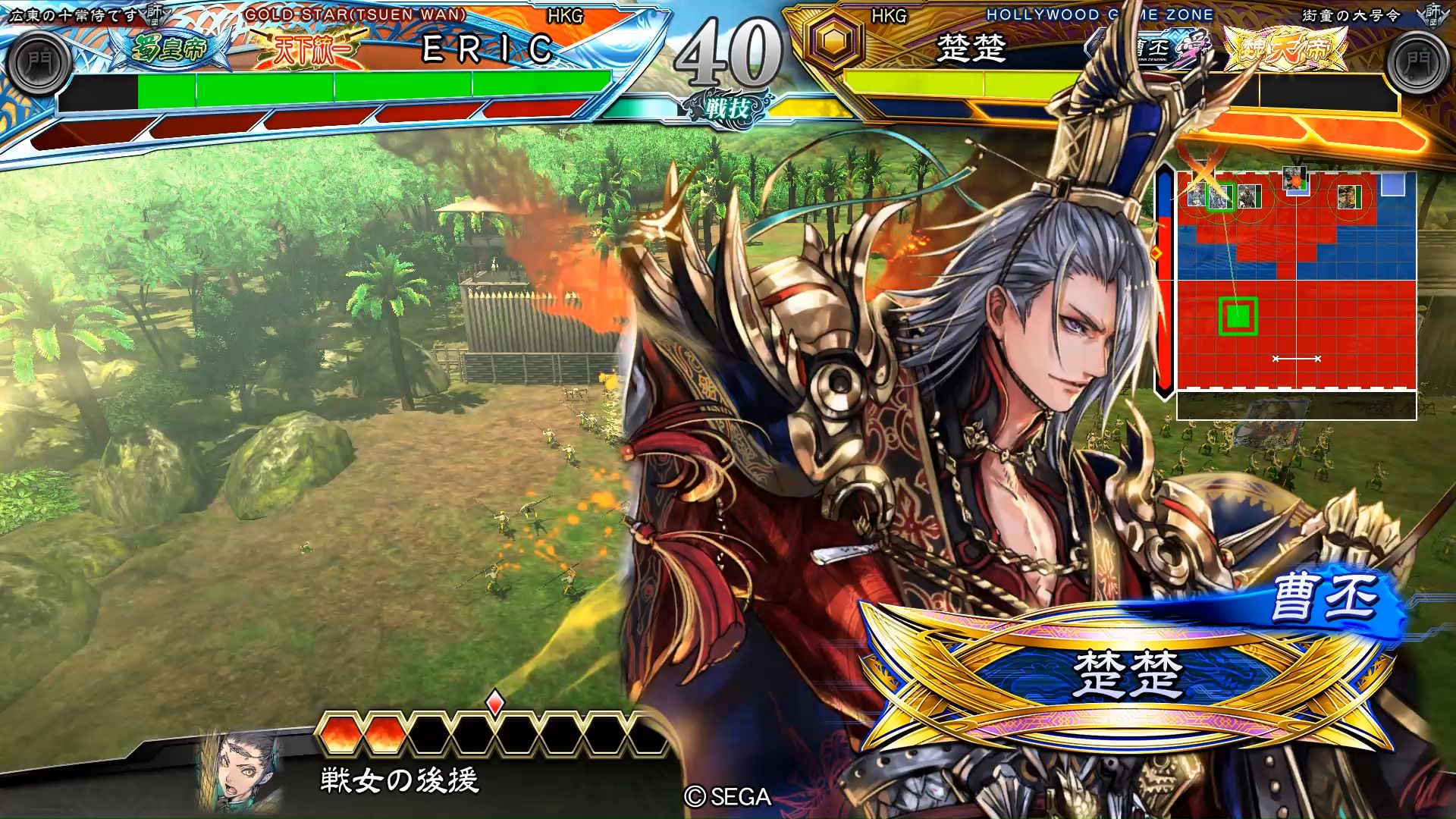
Task: Select the green destination square on minimap
Action: click(1238, 315)
